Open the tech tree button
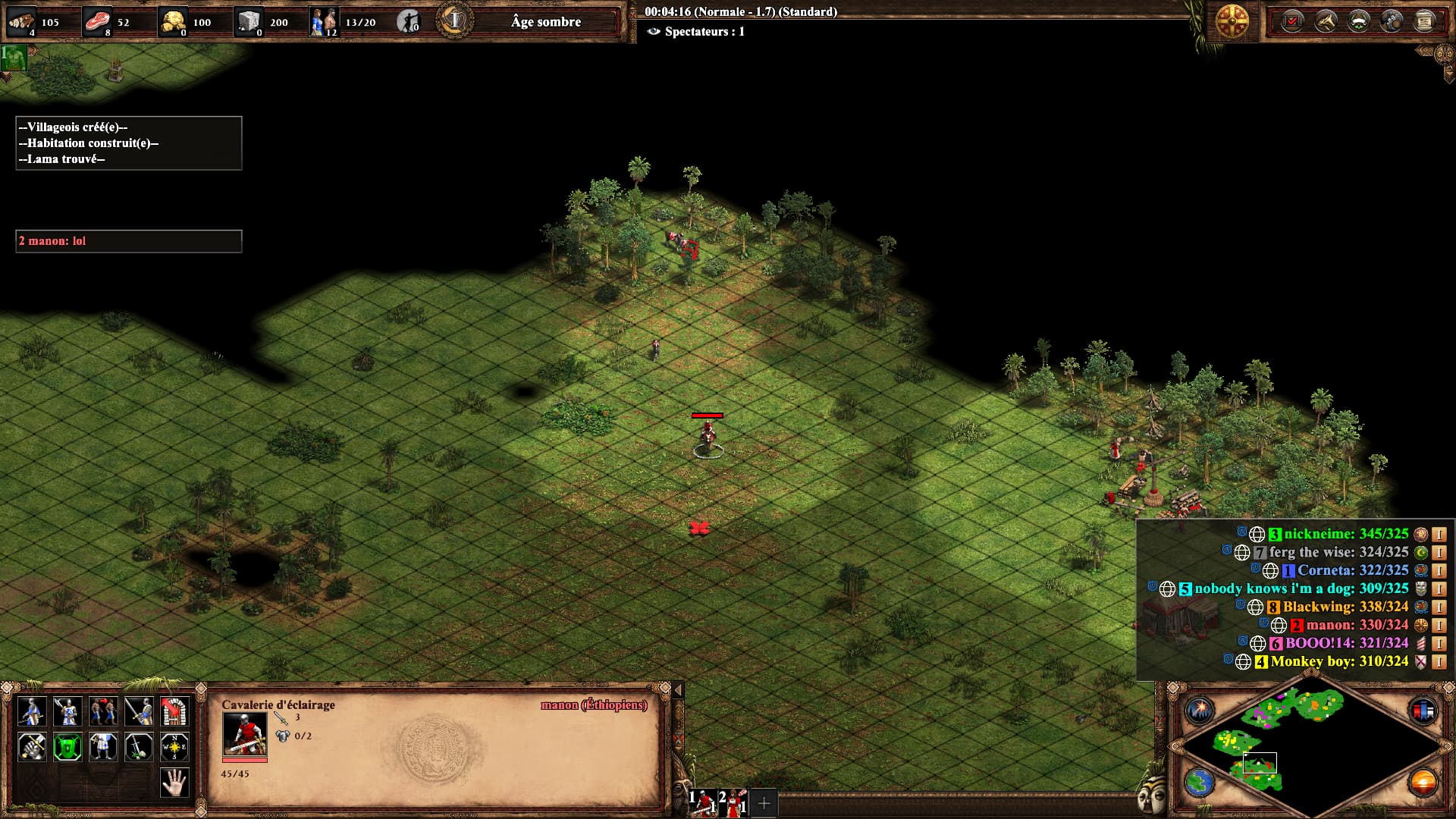Viewport: 1456px width, 819px height. 1392,21
